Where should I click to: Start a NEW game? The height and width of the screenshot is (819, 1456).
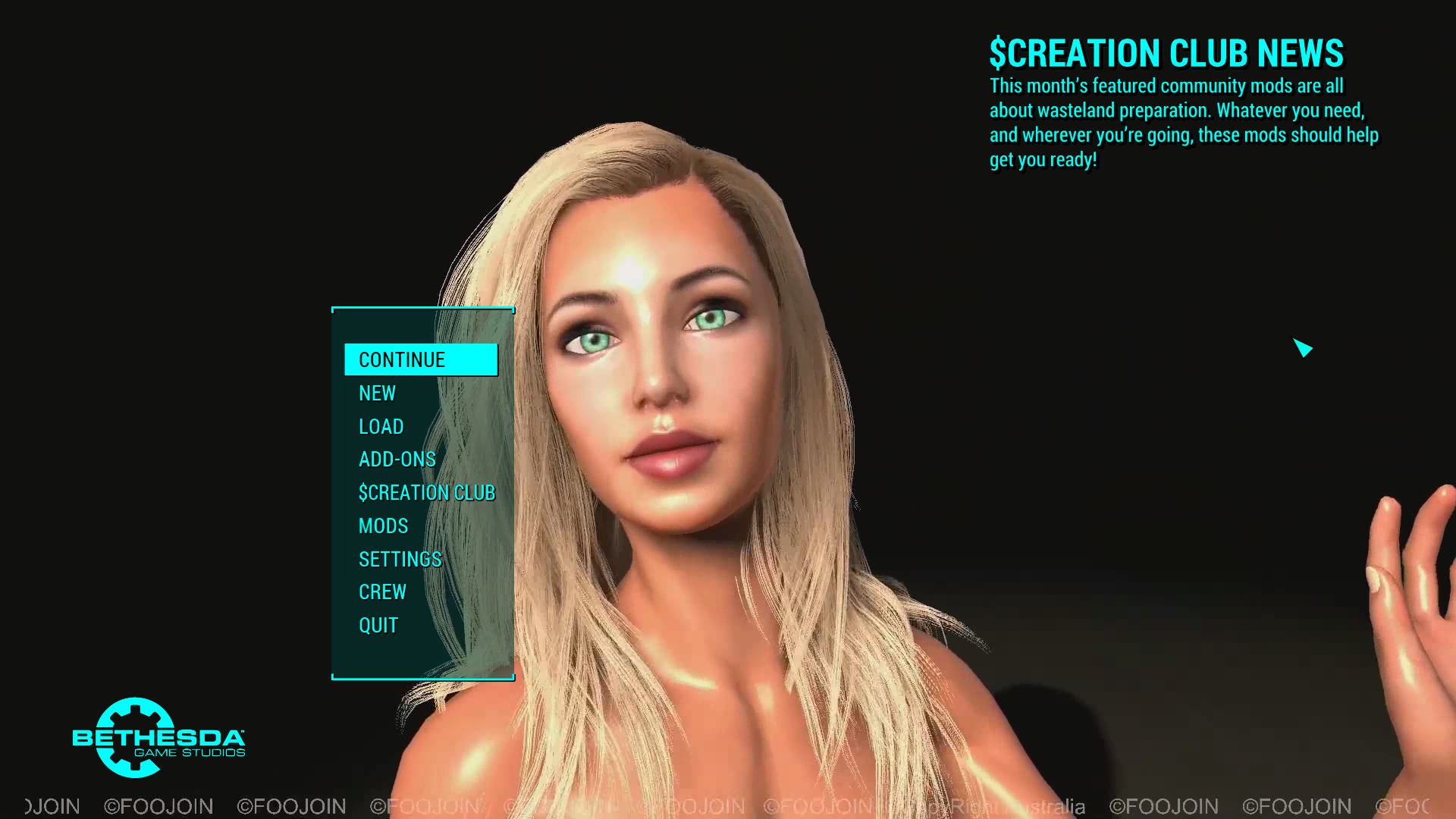click(377, 393)
